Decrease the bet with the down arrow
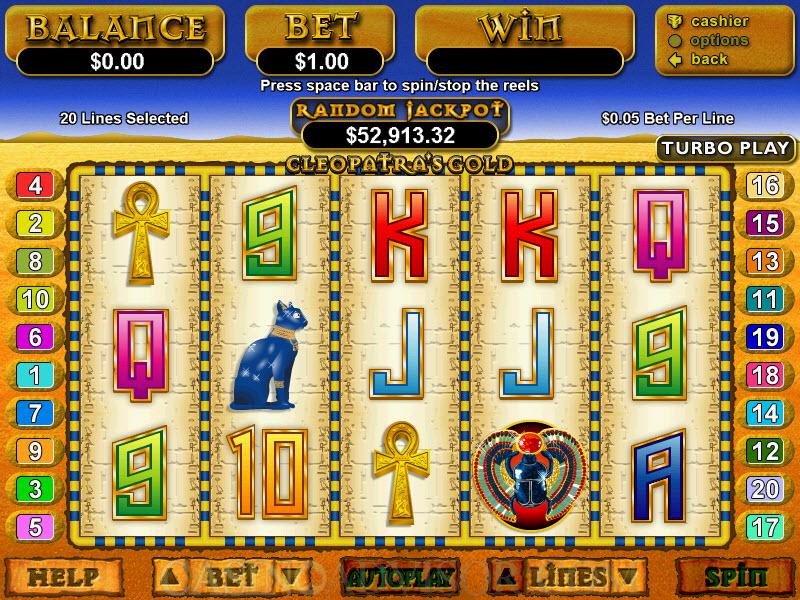The width and height of the screenshot is (800, 600). click(x=288, y=577)
